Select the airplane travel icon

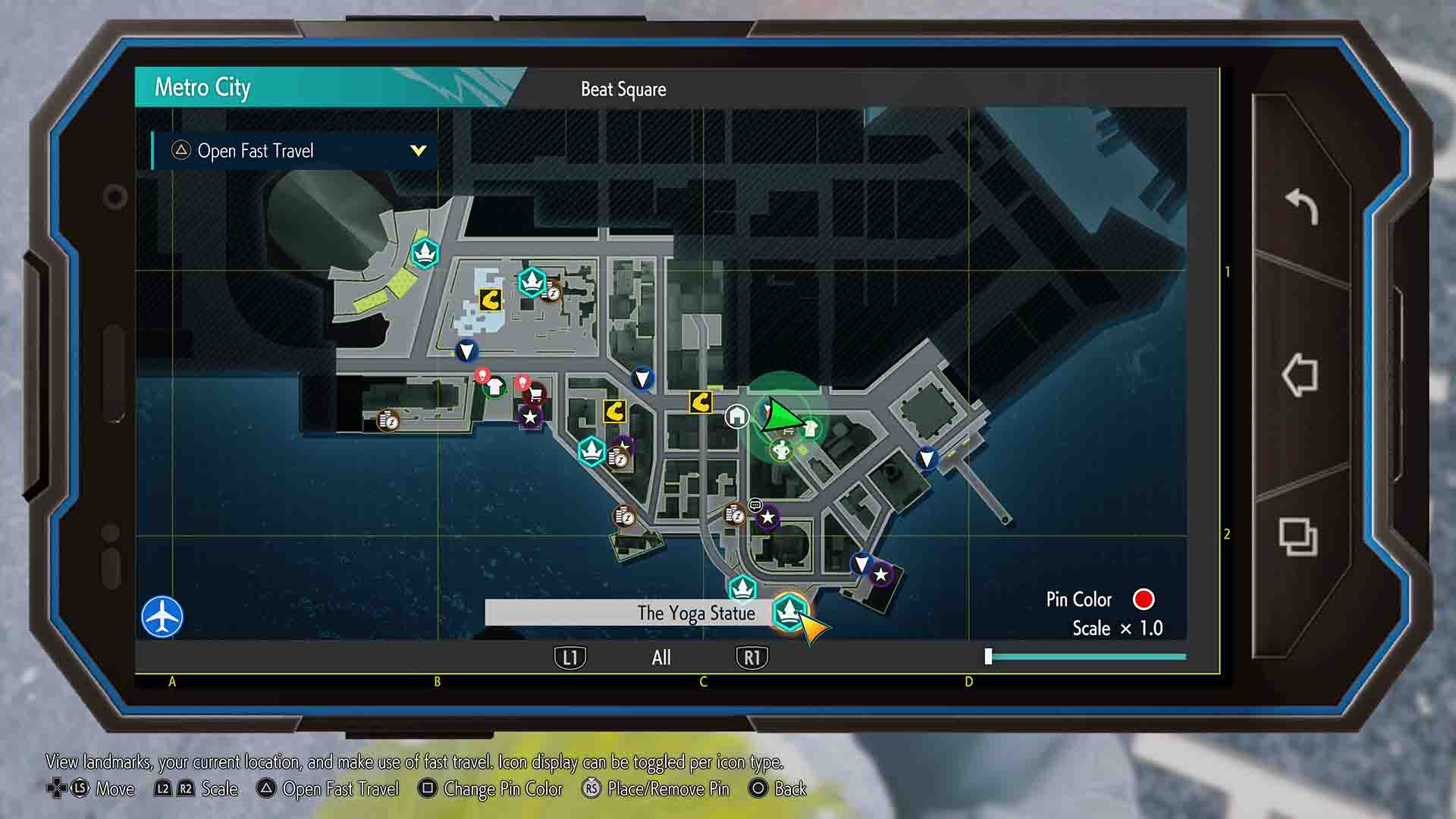[x=162, y=617]
